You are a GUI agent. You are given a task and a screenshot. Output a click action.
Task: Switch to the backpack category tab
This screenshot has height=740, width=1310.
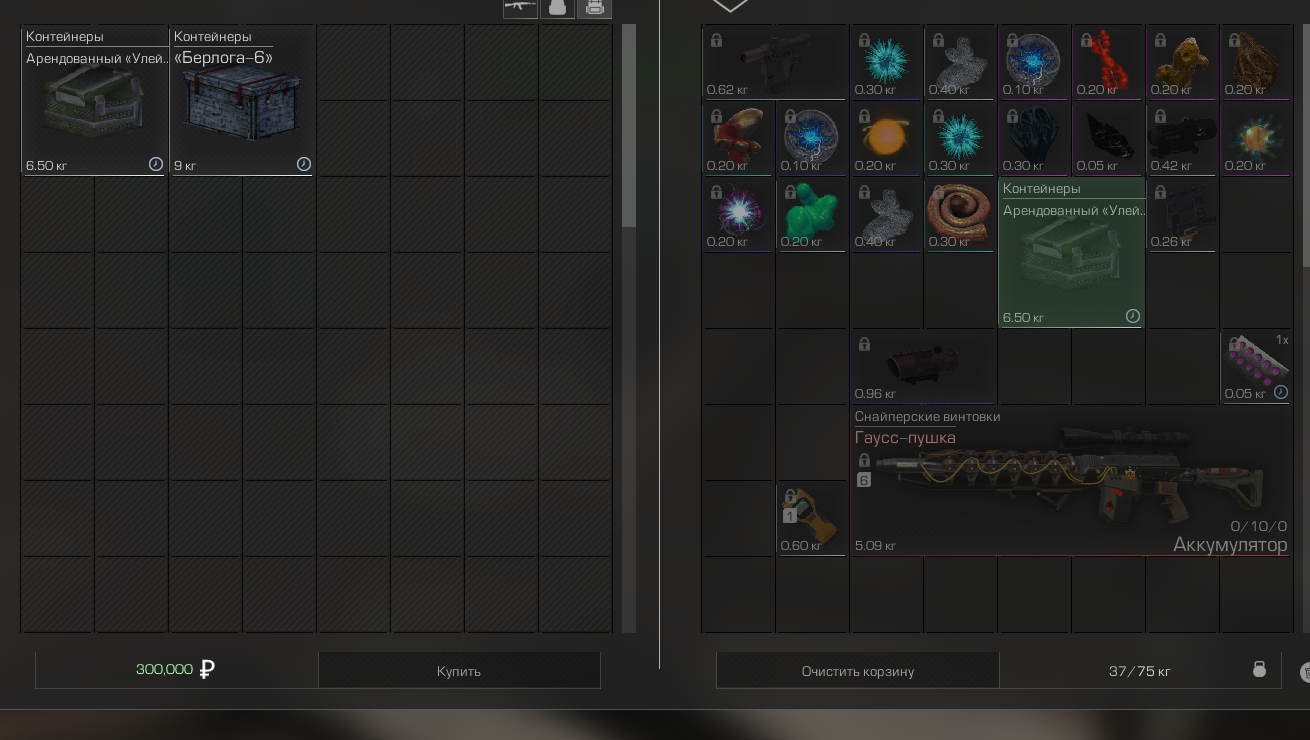(594, 7)
